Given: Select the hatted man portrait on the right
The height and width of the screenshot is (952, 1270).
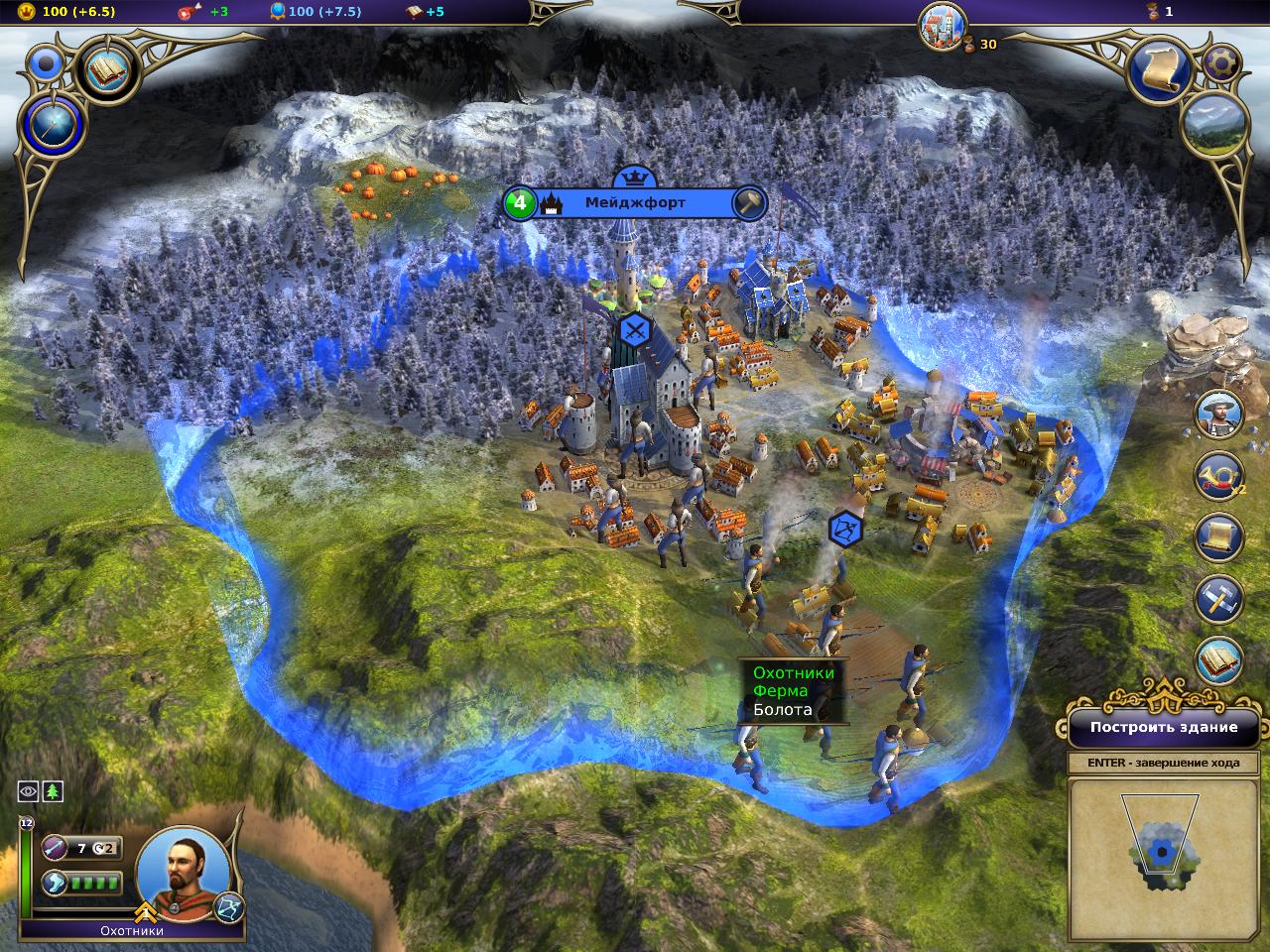Looking at the screenshot, I should point(1216,414).
